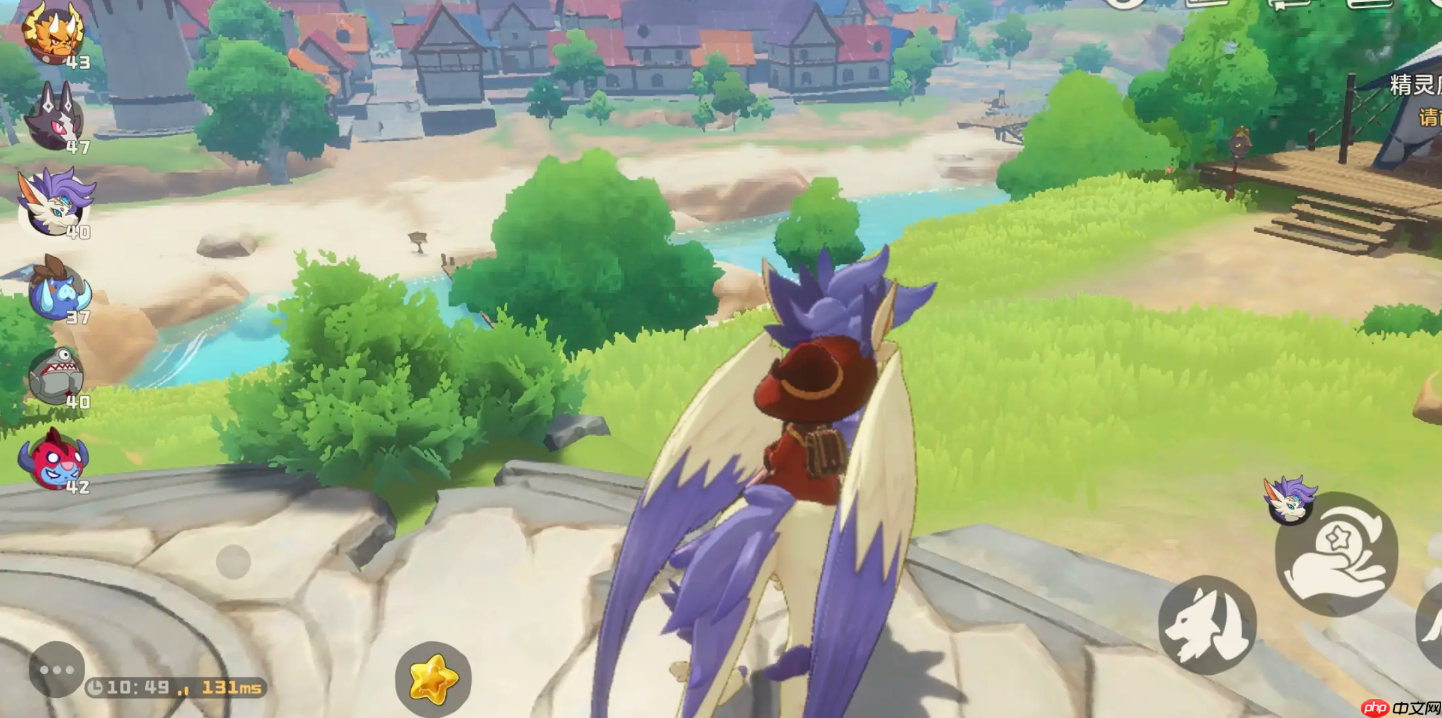The height and width of the screenshot is (718, 1442).
Task: Select the black fox pet, level 47
Action: pos(55,116)
